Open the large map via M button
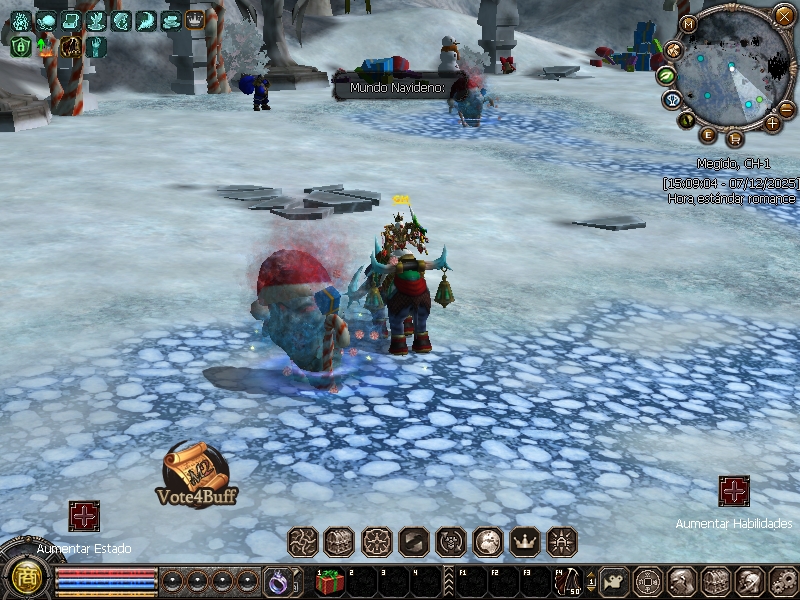Viewport: 800px width, 600px height. point(688,24)
